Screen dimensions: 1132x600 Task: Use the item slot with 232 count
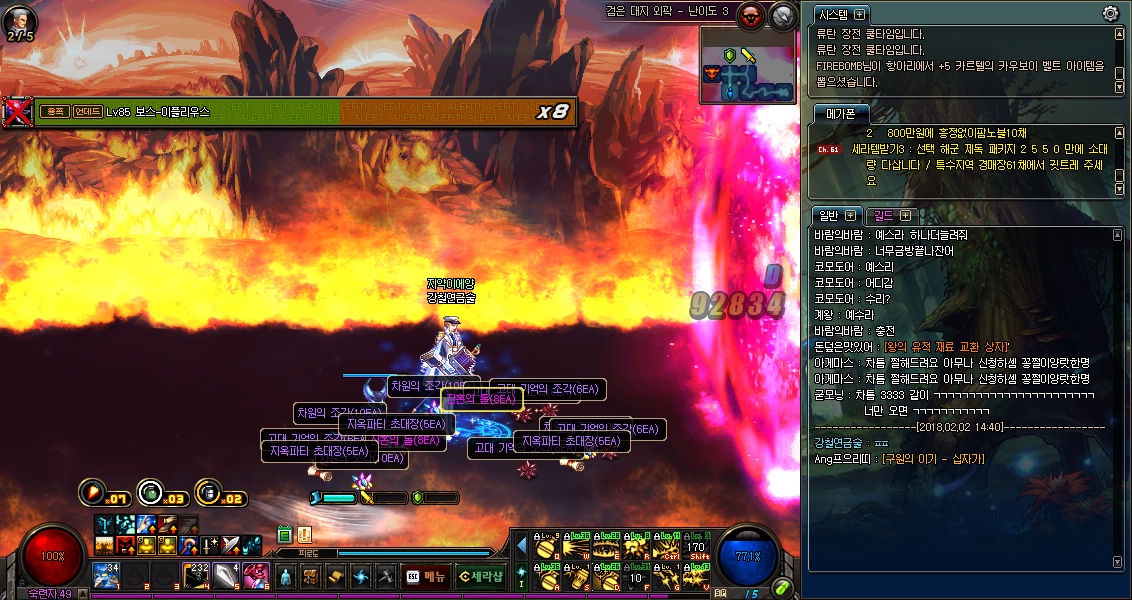[x=196, y=575]
